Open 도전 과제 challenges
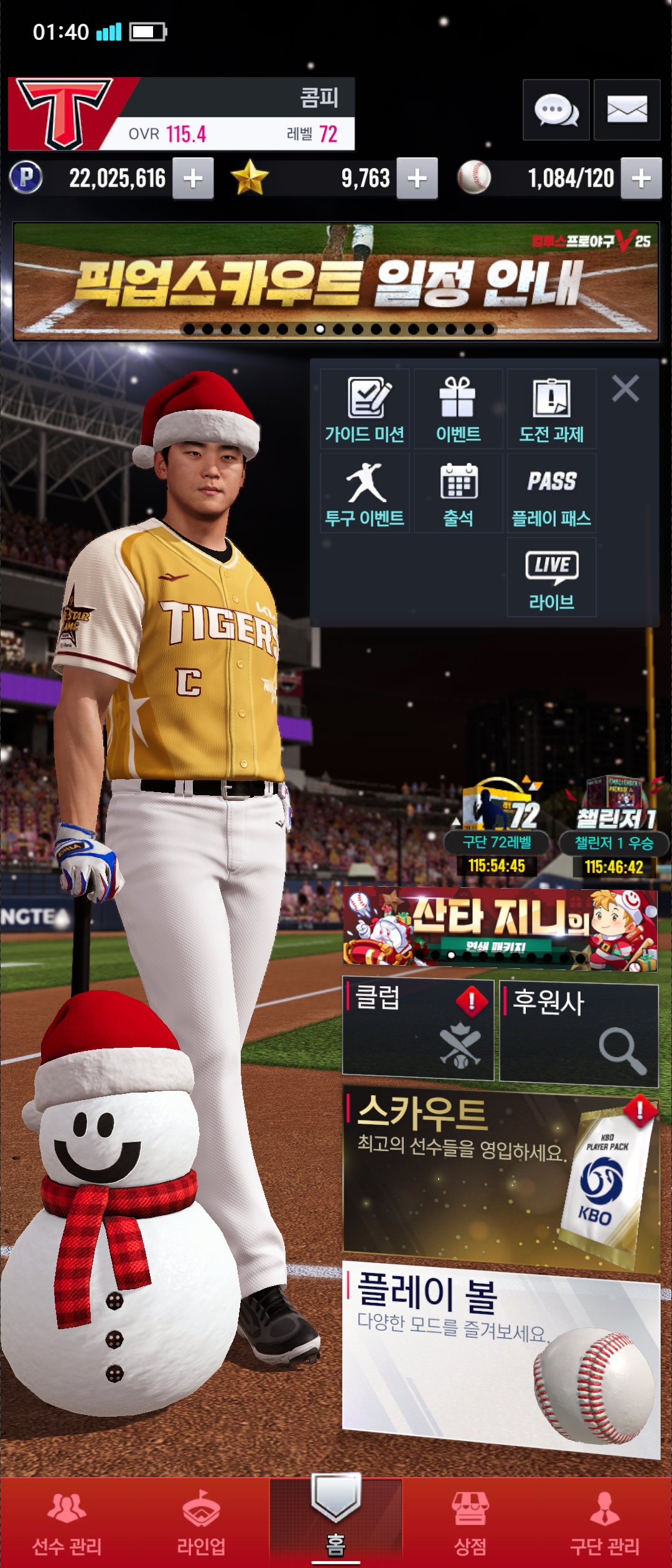This screenshot has height=1568, width=672. 551,409
